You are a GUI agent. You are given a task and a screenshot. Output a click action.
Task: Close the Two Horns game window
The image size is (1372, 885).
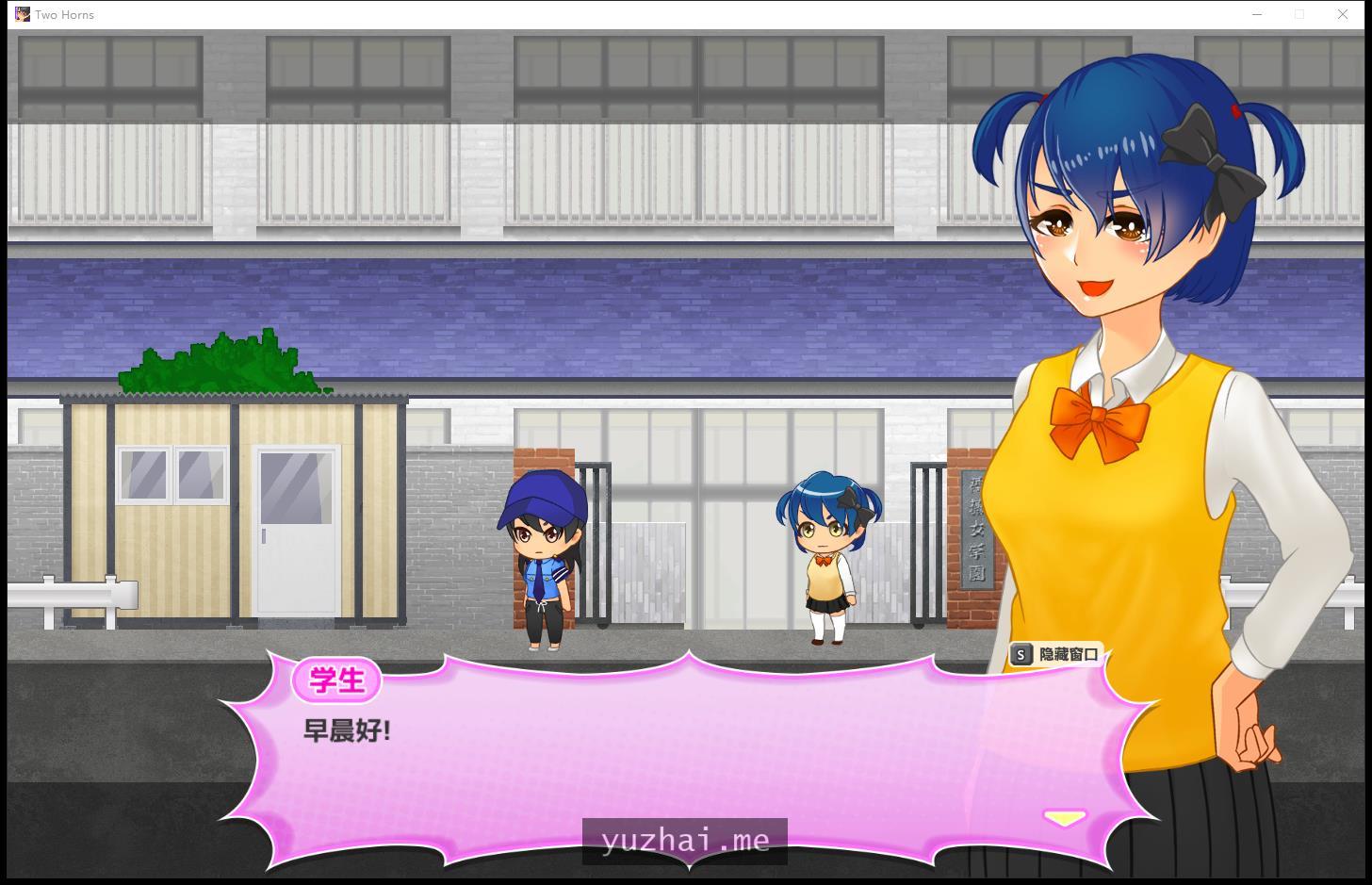tap(1343, 14)
